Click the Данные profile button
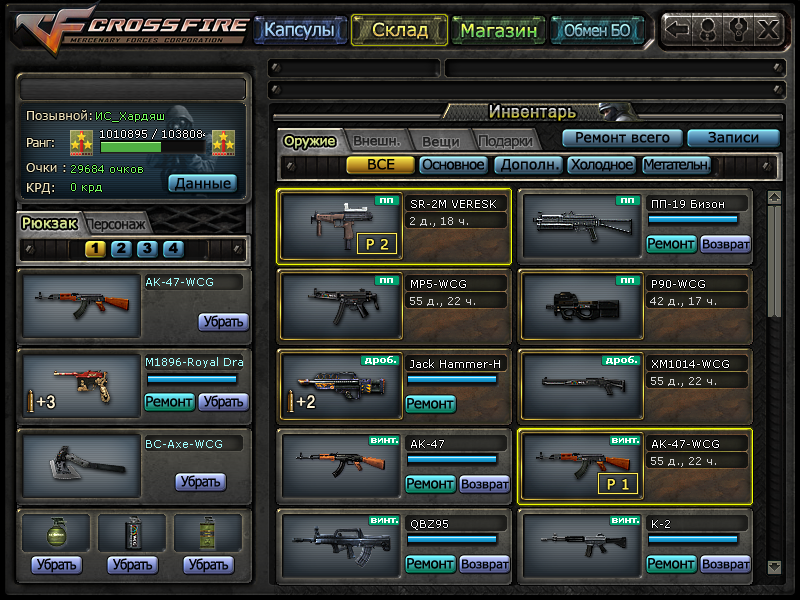 [x=202, y=183]
